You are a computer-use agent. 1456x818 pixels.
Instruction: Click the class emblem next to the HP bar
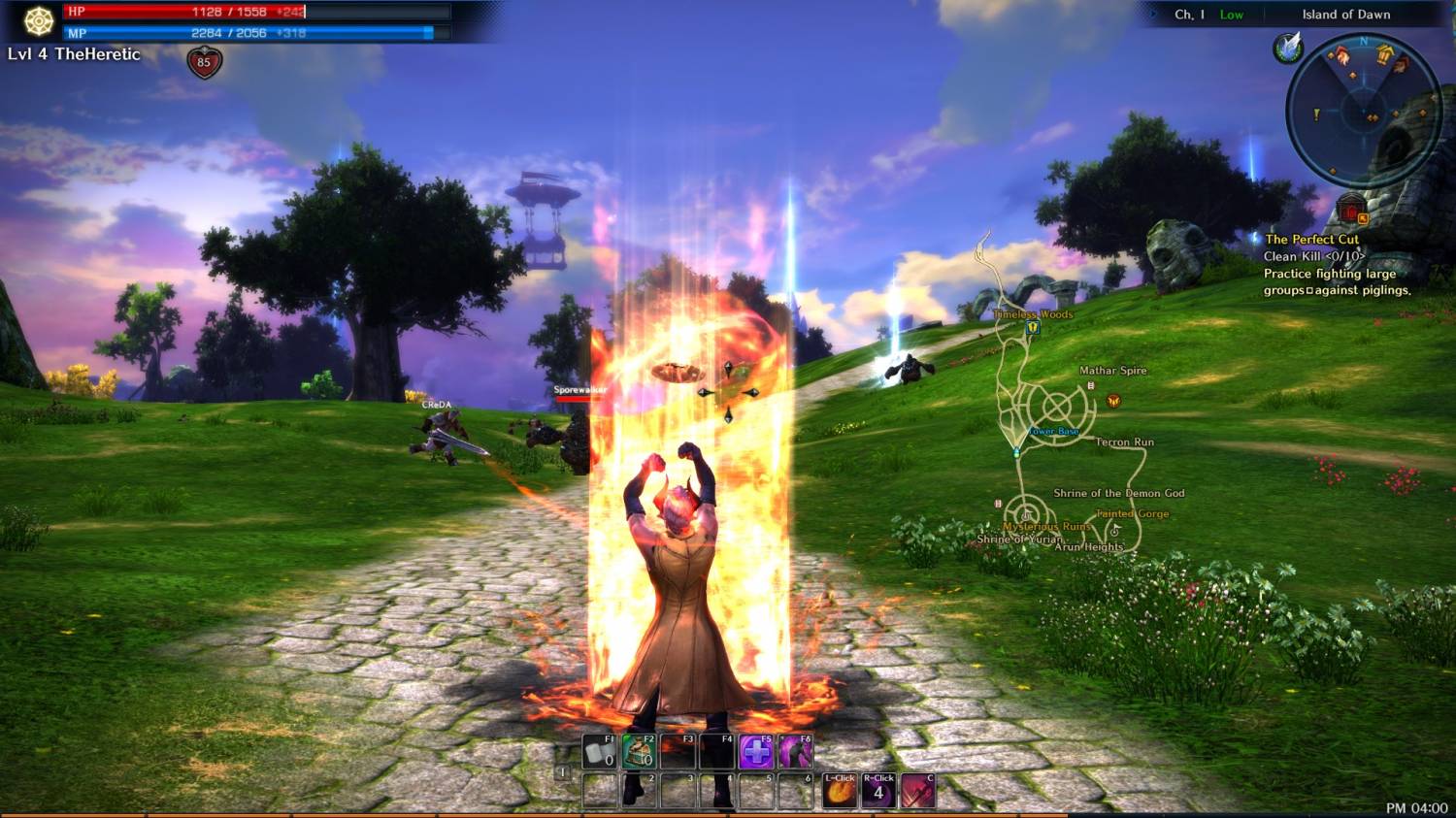coord(39,21)
